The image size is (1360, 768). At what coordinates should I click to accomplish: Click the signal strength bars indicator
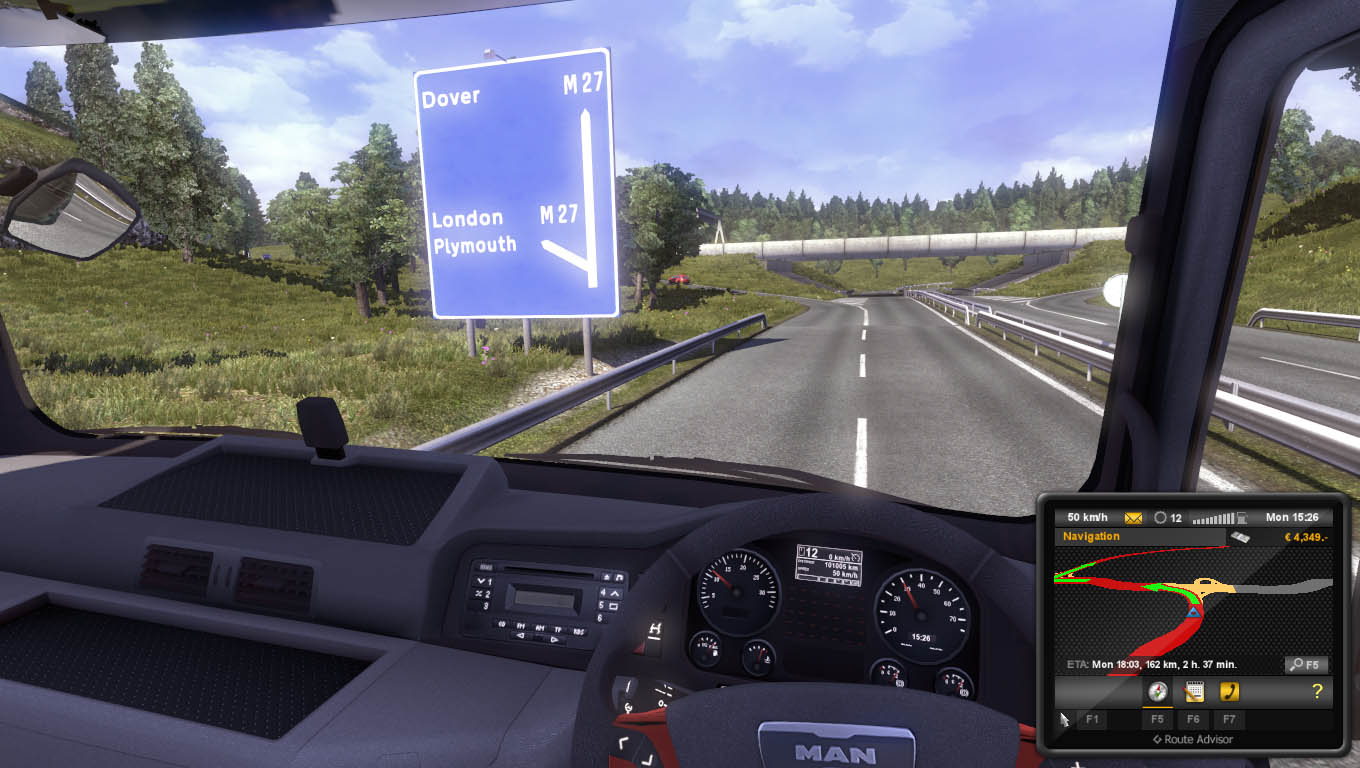[x=1211, y=517]
